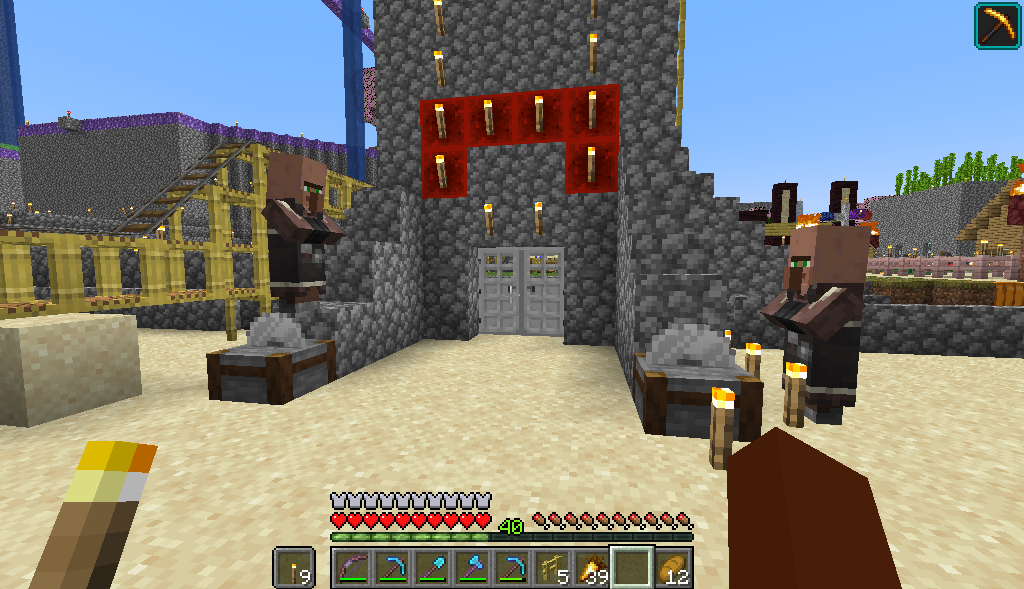Select the hotbar stack of 5 items
Image resolution: width=1024 pixels, height=589 pixels.
pyautogui.click(x=552, y=568)
